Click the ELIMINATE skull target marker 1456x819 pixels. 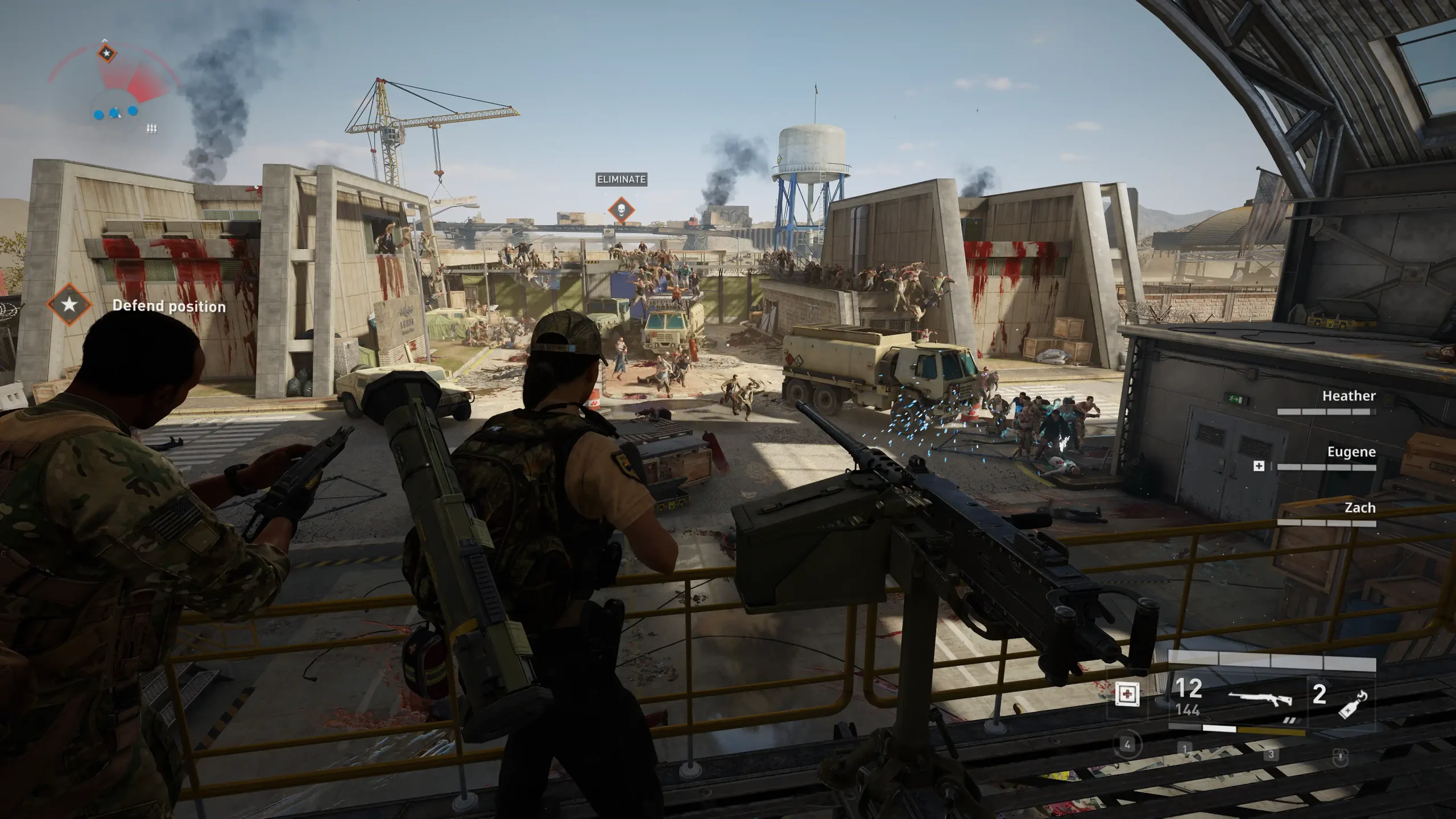point(621,210)
